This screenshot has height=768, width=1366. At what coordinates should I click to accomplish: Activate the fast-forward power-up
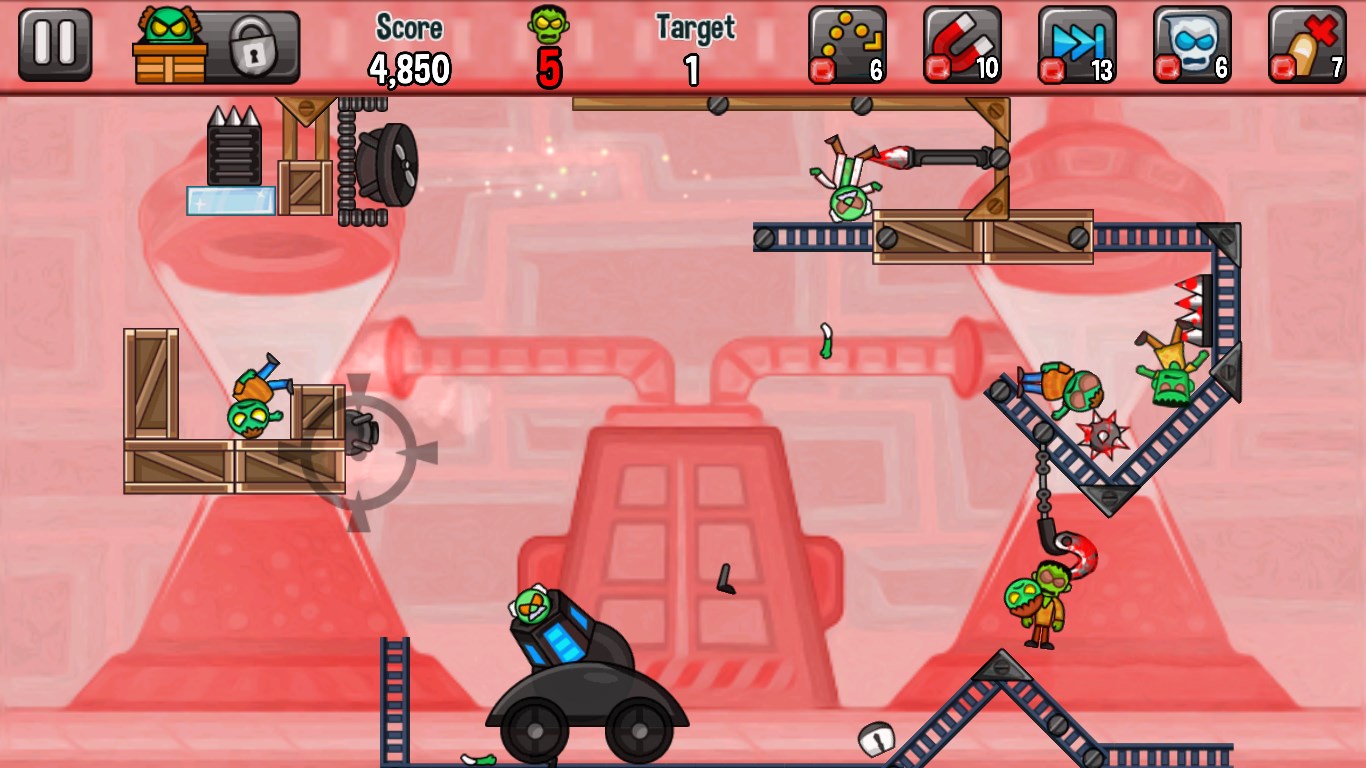tap(1077, 45)
